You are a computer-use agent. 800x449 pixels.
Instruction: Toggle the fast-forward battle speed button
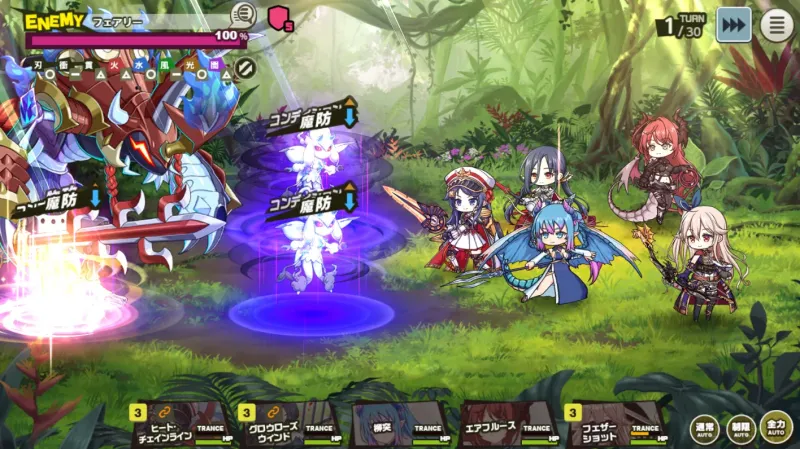coord(734,25)
